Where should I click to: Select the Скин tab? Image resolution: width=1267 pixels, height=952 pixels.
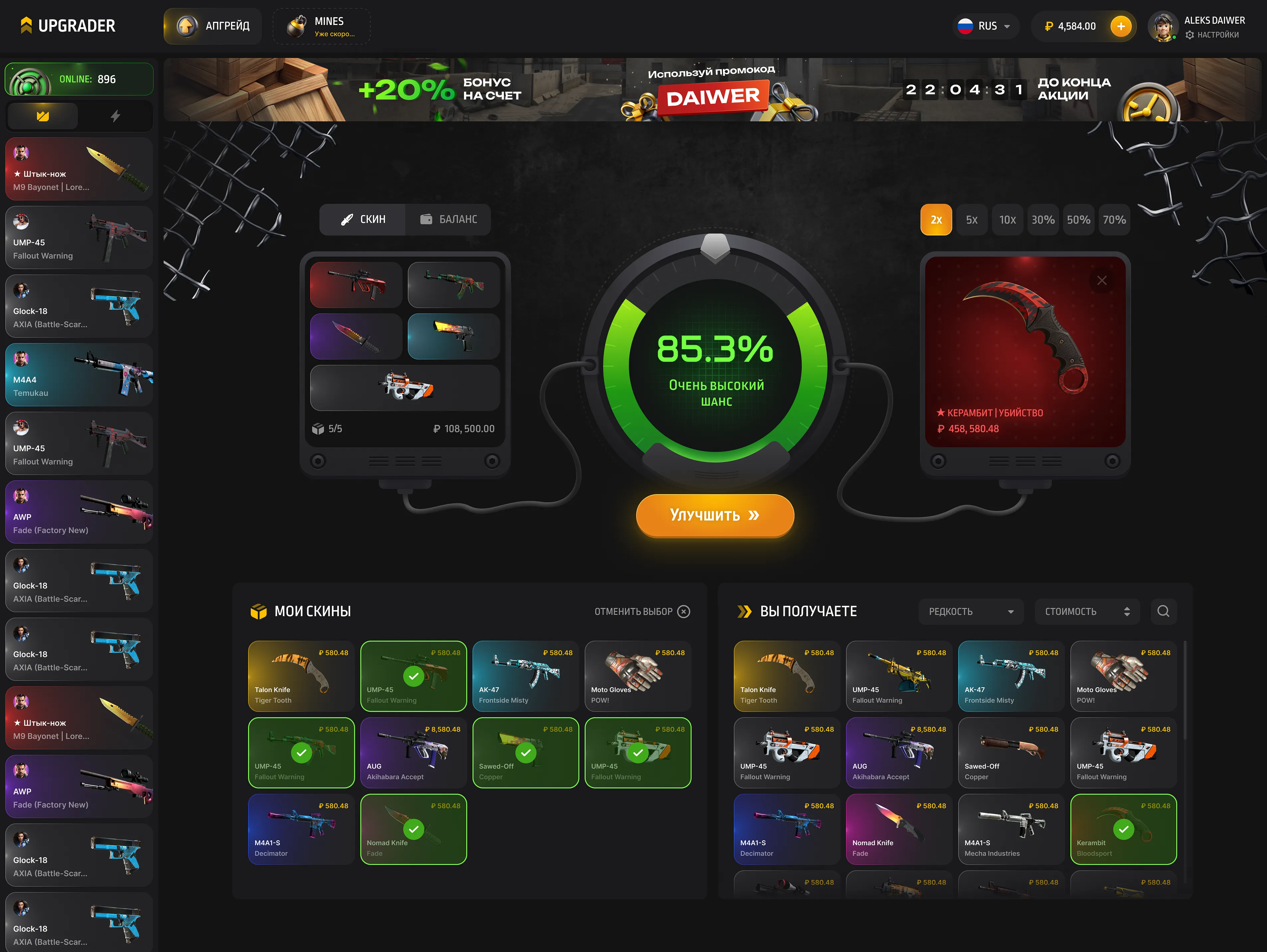tap(363, 219)
